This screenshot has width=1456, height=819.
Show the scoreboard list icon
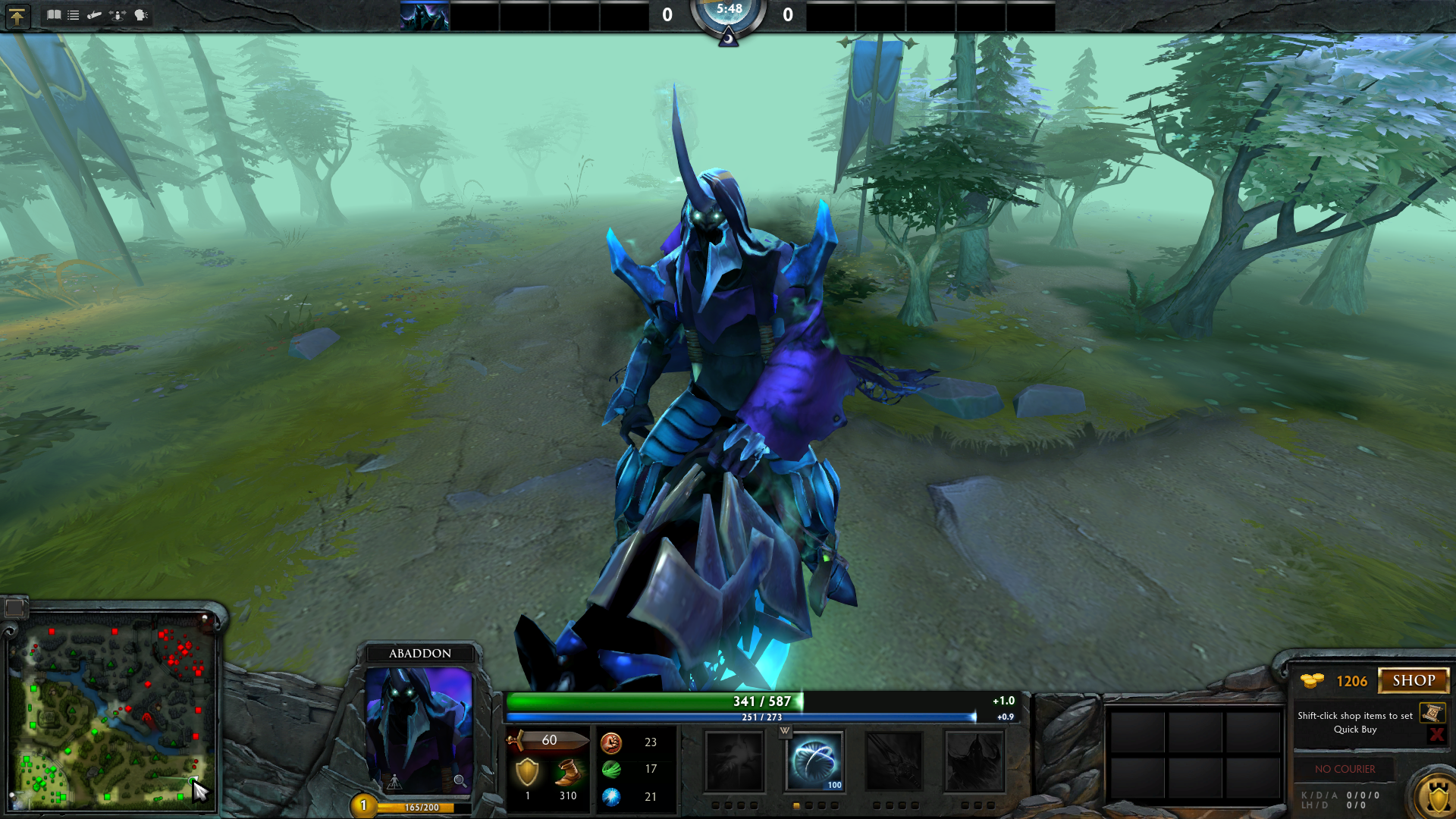(74, 14)
